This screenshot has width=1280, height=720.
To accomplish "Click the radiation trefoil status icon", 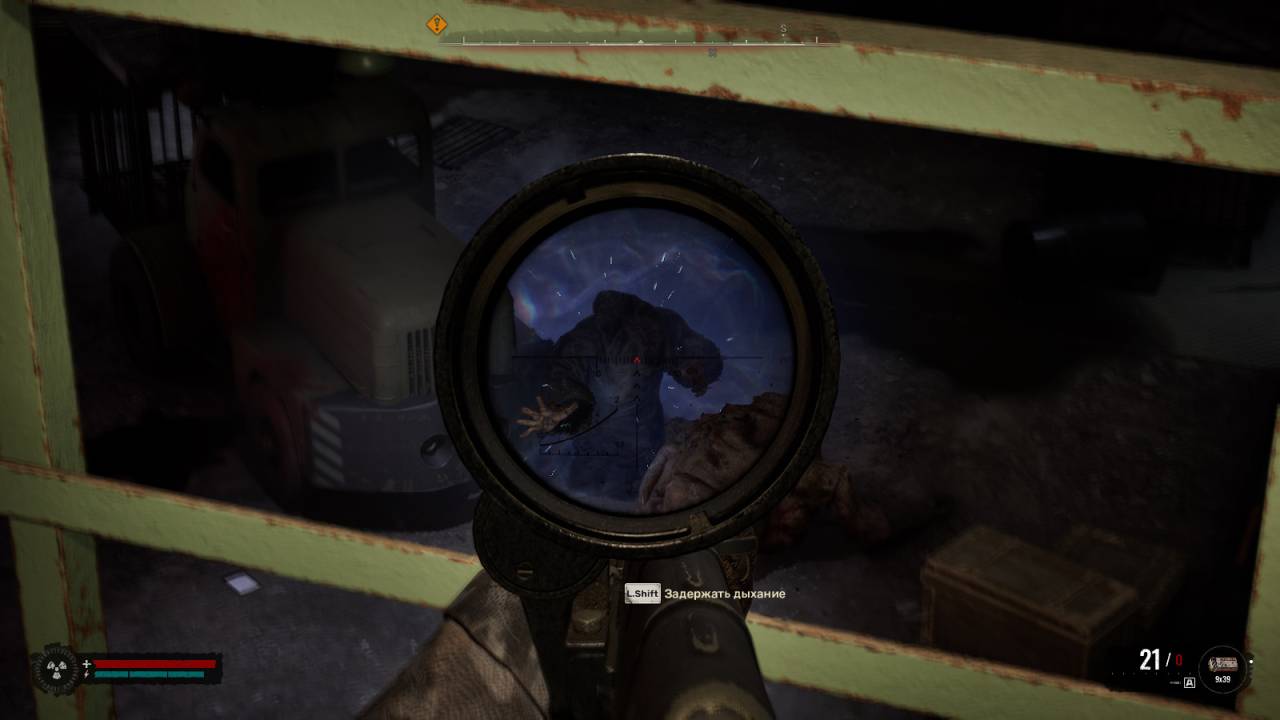I will [x=56, y=668].
